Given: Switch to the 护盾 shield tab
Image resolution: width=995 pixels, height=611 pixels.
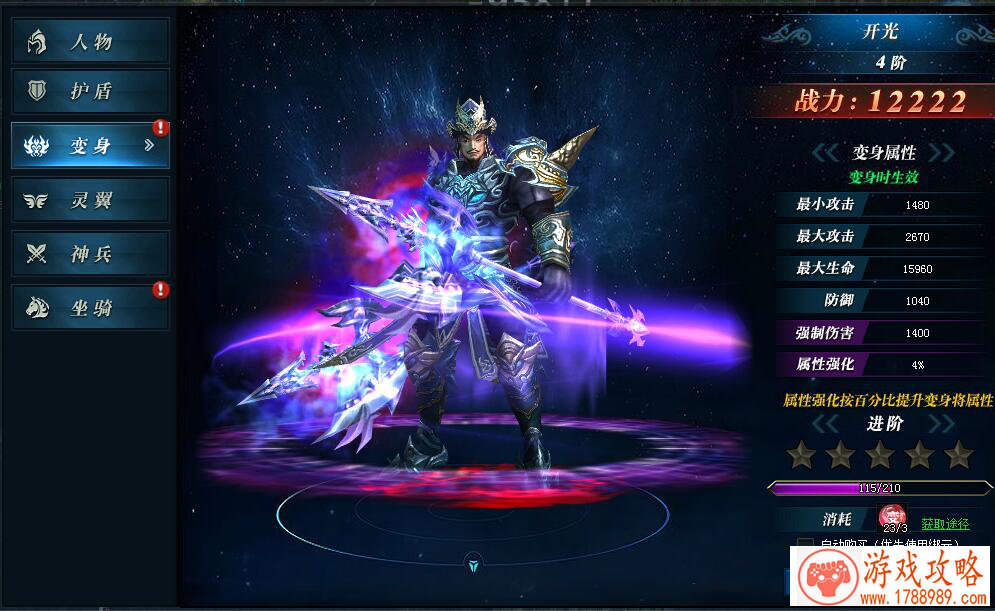Looking at the screenshot, I should point(90,91).
